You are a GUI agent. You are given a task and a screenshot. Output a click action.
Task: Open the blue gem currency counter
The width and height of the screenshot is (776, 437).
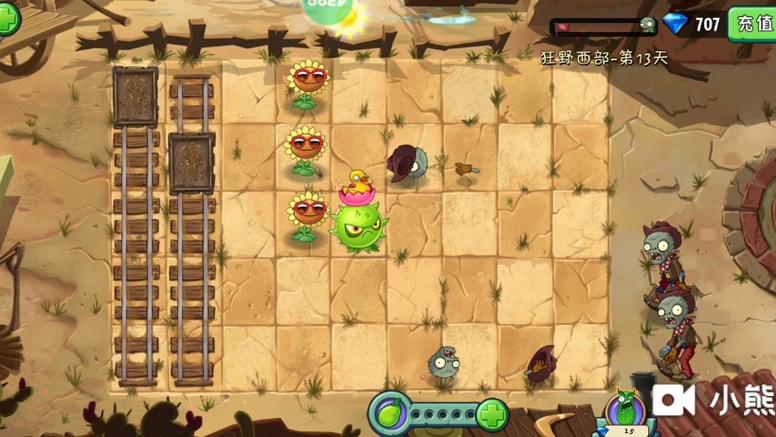pyautogui.click(x=693, y=24)
